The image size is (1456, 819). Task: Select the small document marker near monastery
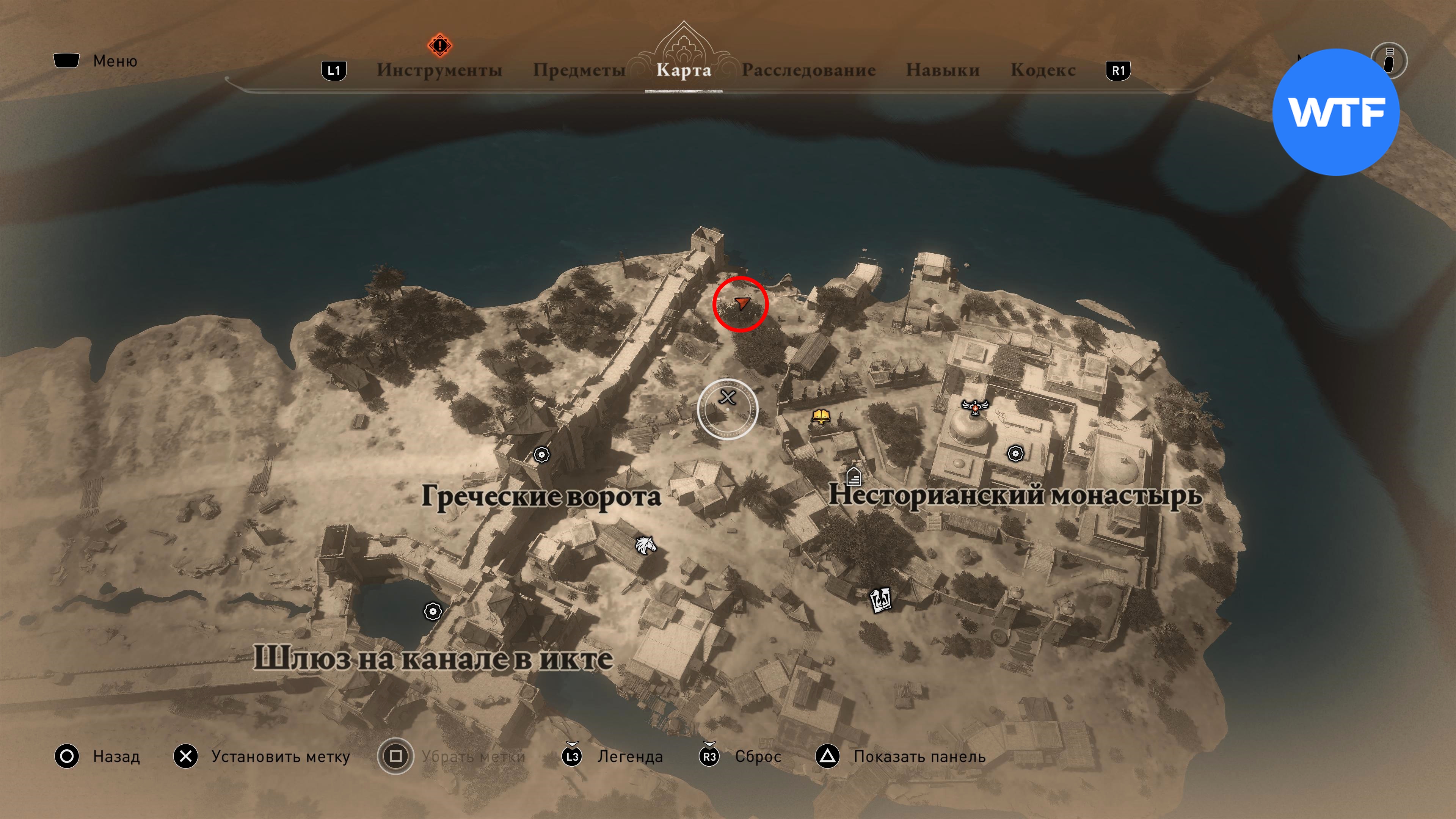[x=854, y=476]
